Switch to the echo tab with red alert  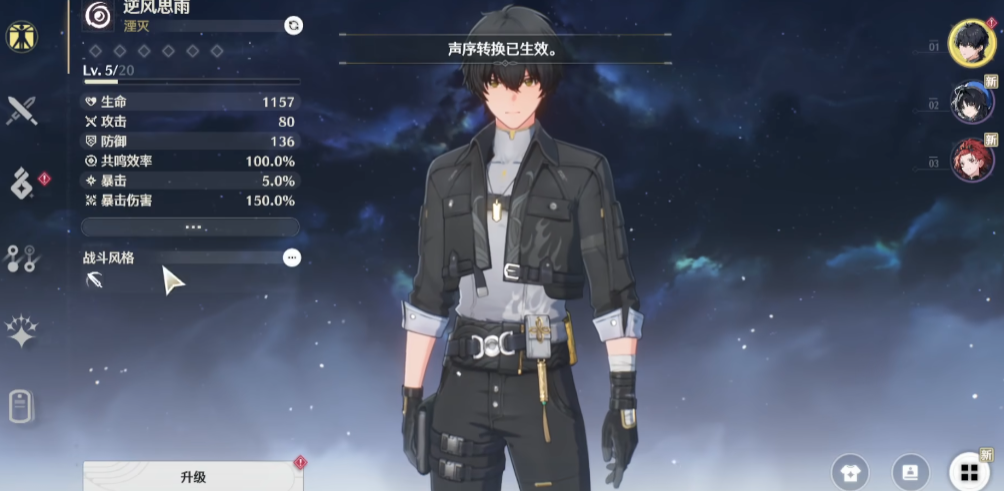coord(22,183)
